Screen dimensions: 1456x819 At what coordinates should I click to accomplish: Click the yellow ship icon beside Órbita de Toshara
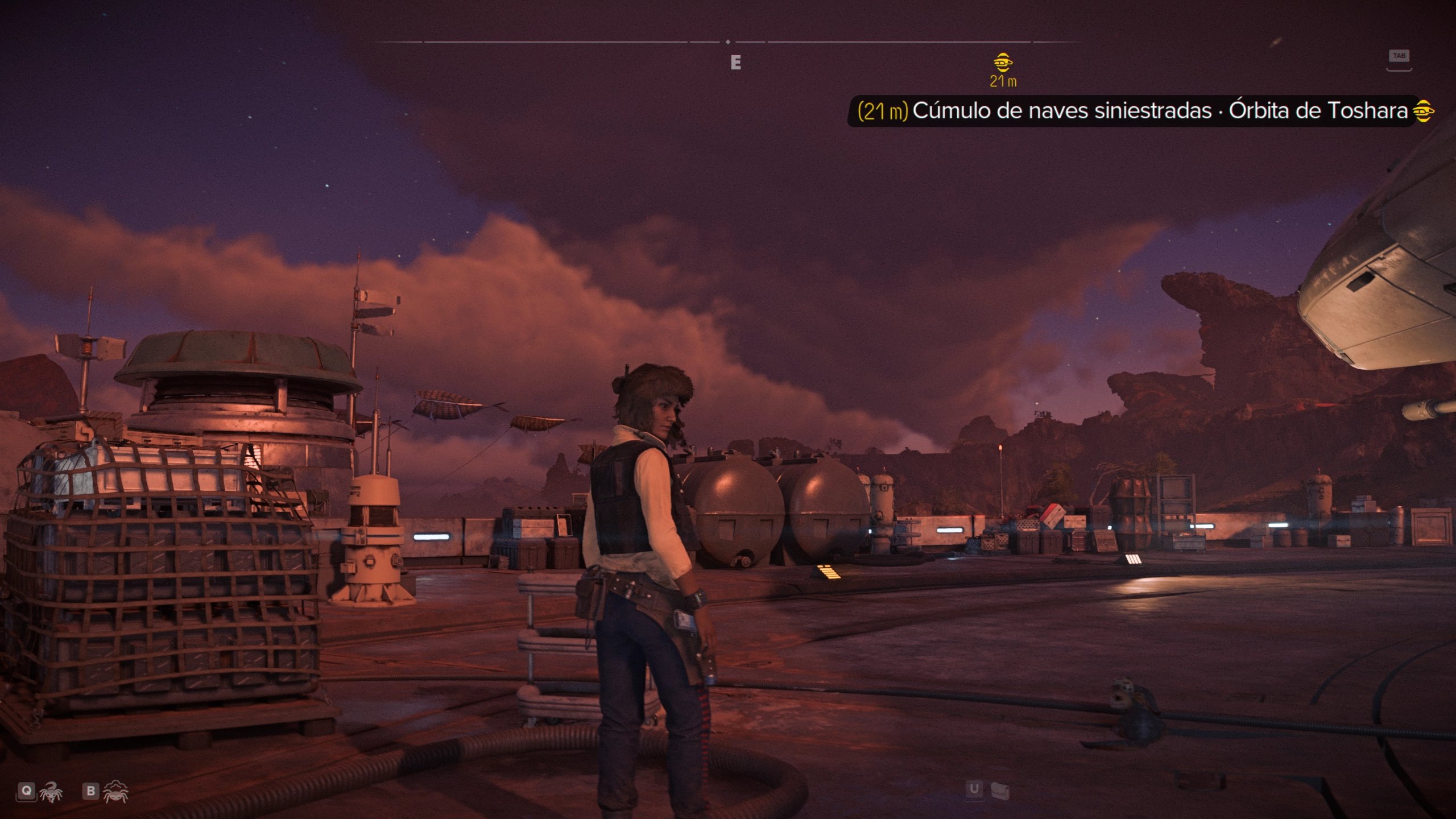tap(1424, 110)
